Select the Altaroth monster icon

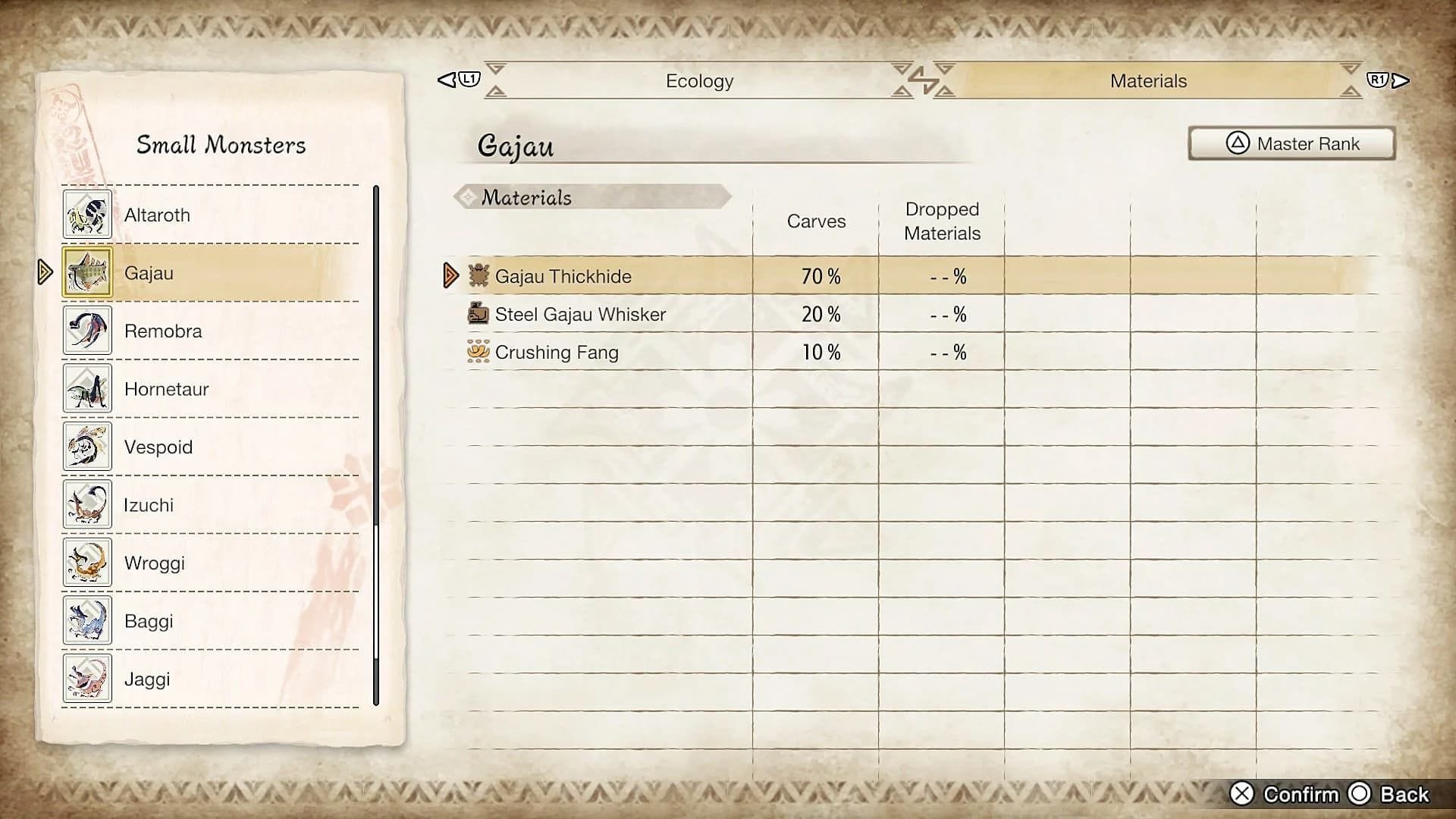[87, 215]
